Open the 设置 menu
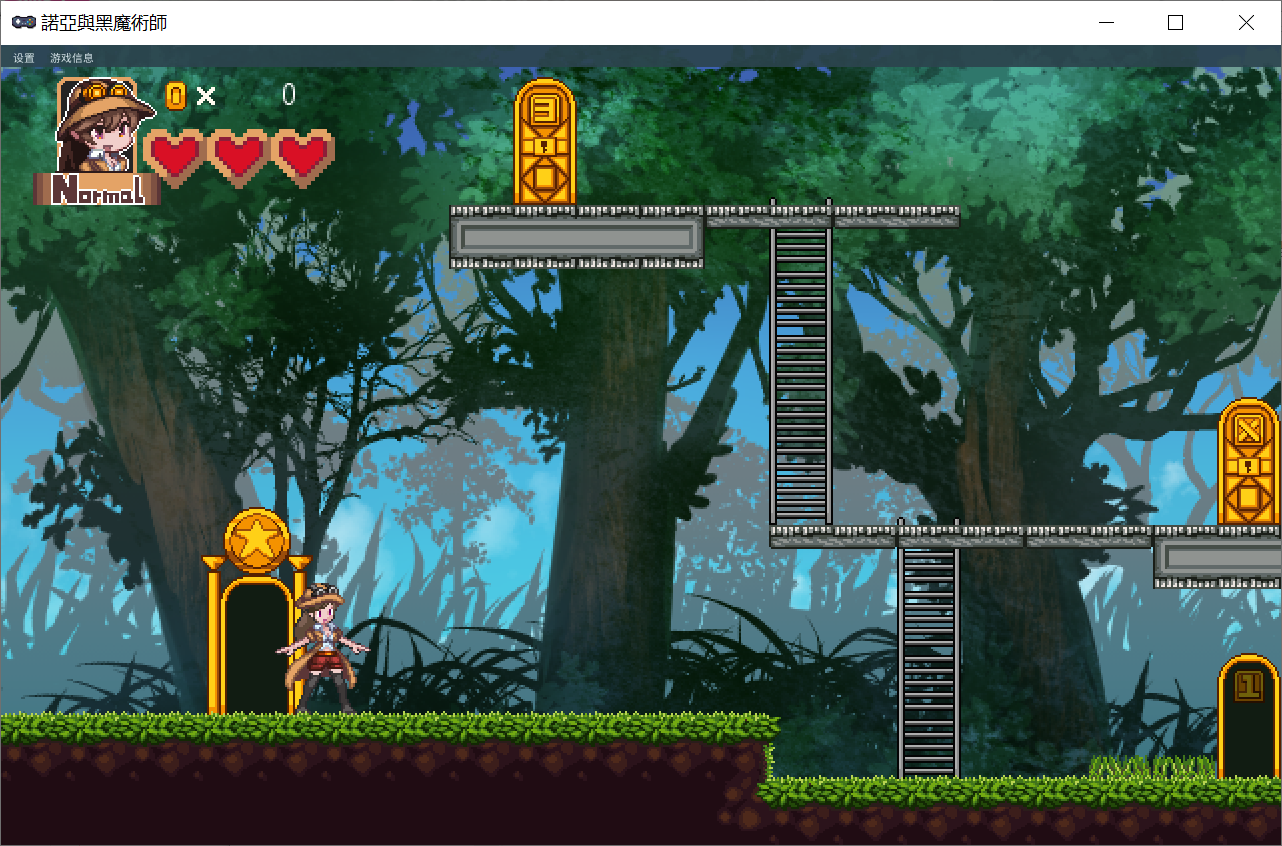Screen dimensions: 1282x846 24,58
